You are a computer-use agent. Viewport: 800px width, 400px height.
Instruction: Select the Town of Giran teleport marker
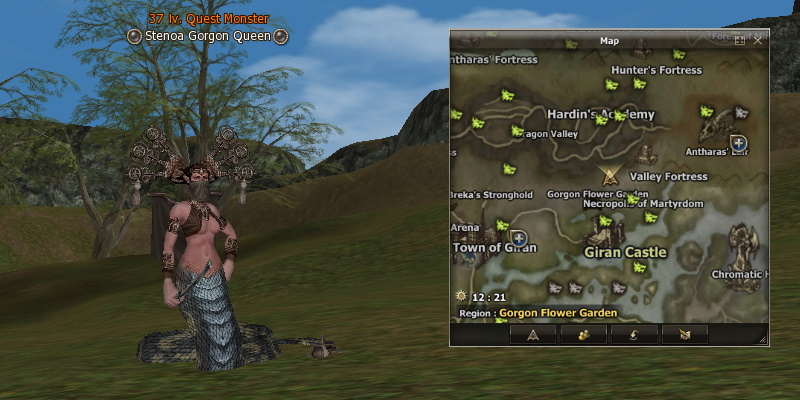tap(519, 240)
